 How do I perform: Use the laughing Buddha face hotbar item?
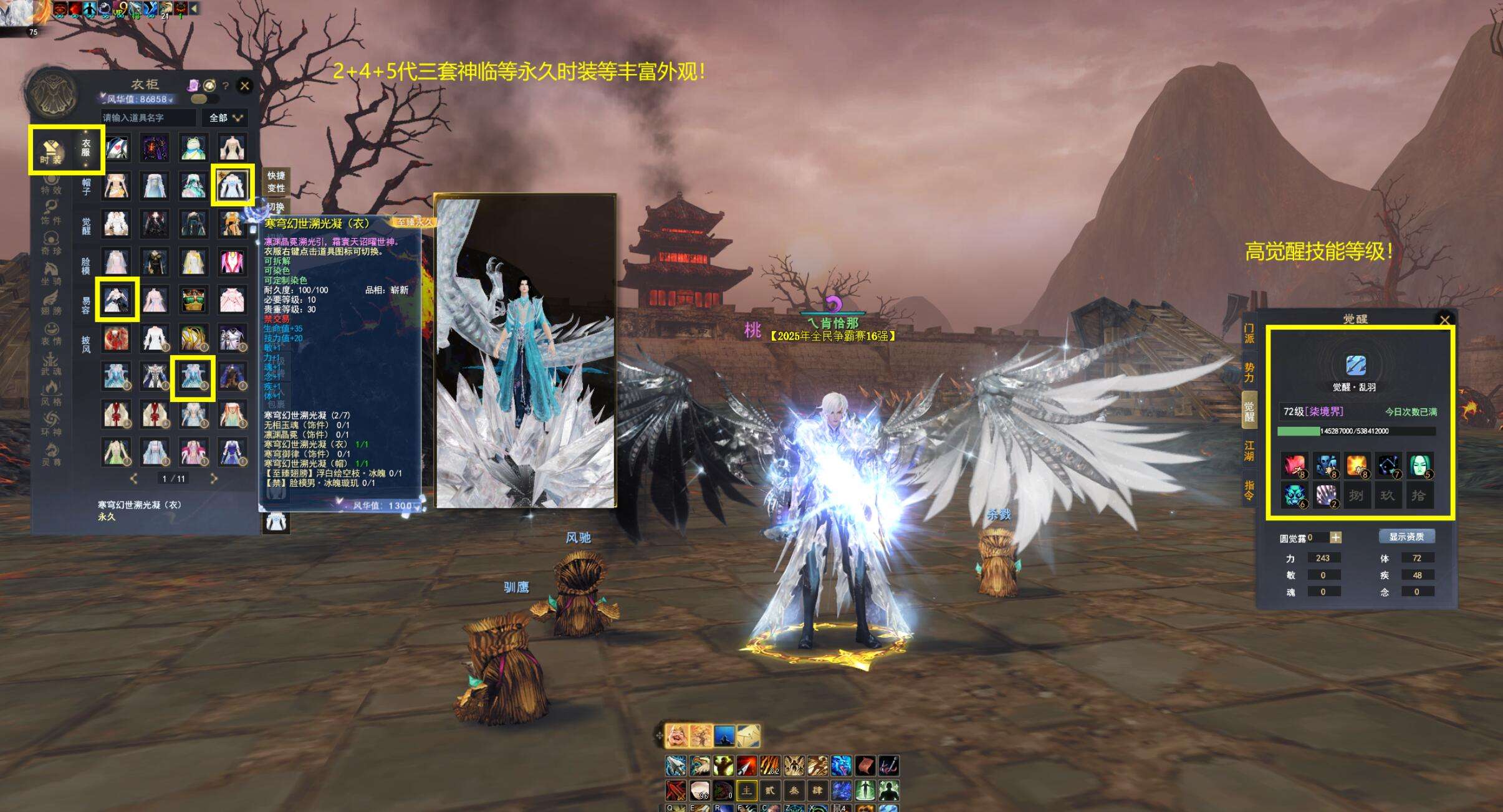pos(676,736)
